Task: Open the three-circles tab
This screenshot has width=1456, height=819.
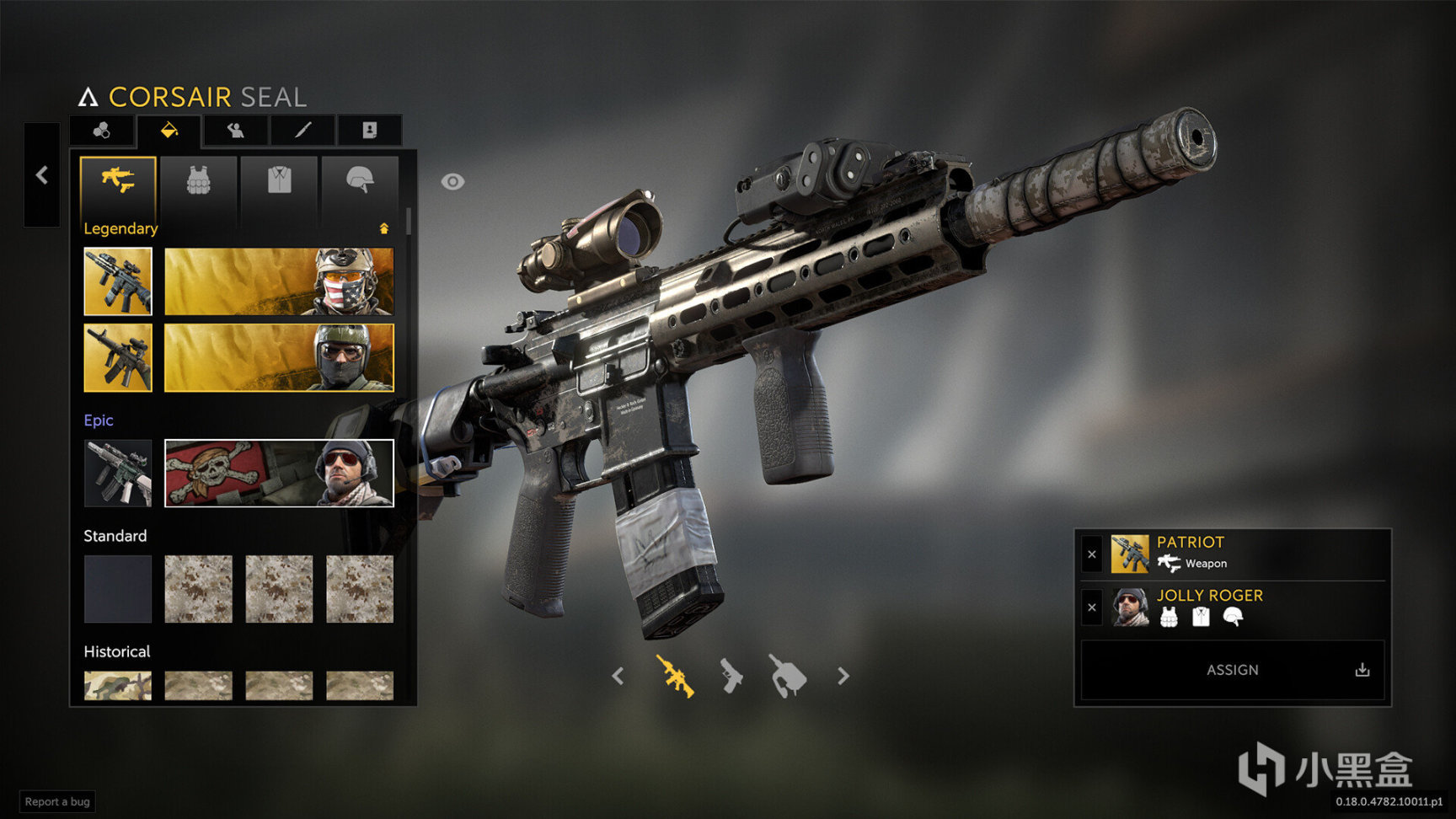Action: [101, 131]
